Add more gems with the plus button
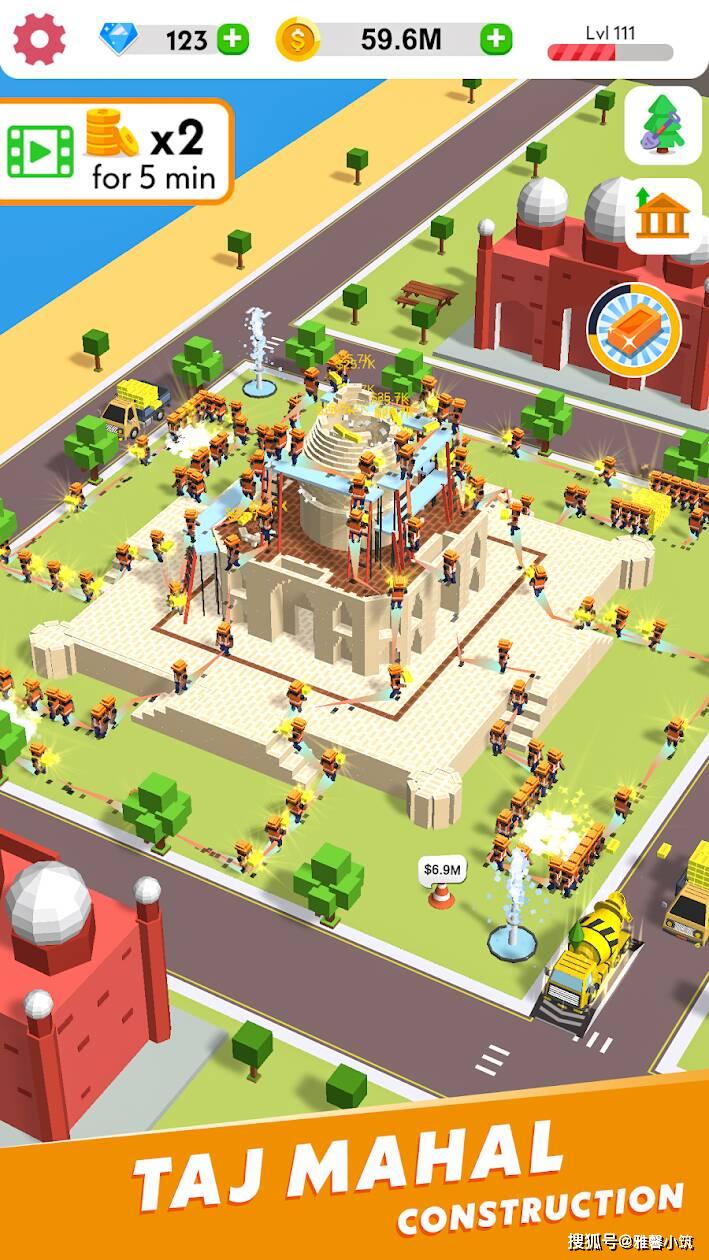 233,40
